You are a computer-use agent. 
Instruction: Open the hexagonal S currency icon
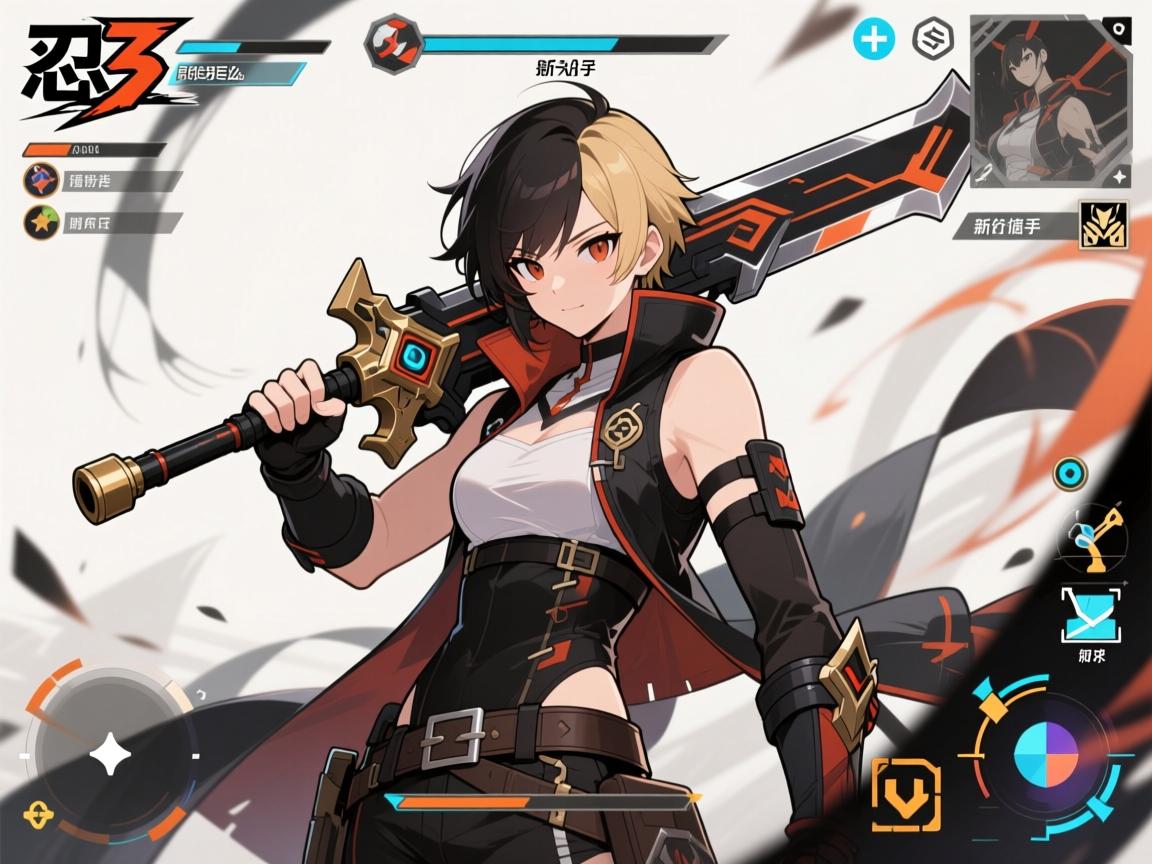(x=934, y=40)
